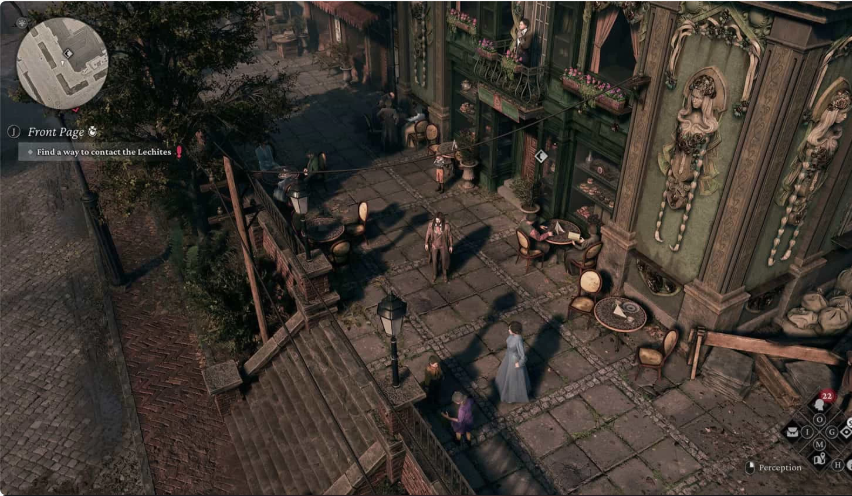Select the 'Find a way to contact the Lechites' objective
This screenshot has height=496, width=852.
(98, 152)
